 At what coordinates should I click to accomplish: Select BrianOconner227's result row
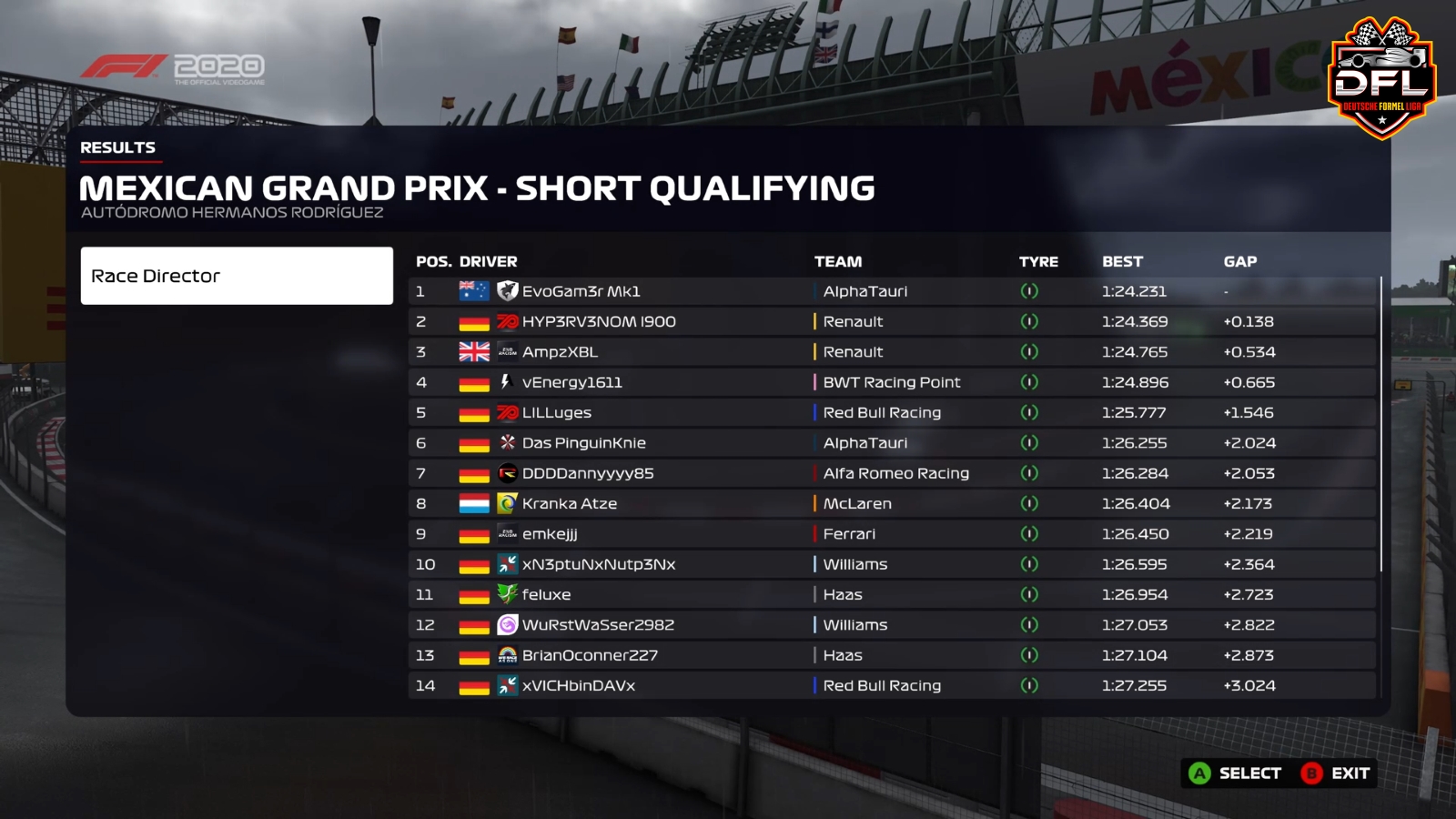click(x=590, y=655)
